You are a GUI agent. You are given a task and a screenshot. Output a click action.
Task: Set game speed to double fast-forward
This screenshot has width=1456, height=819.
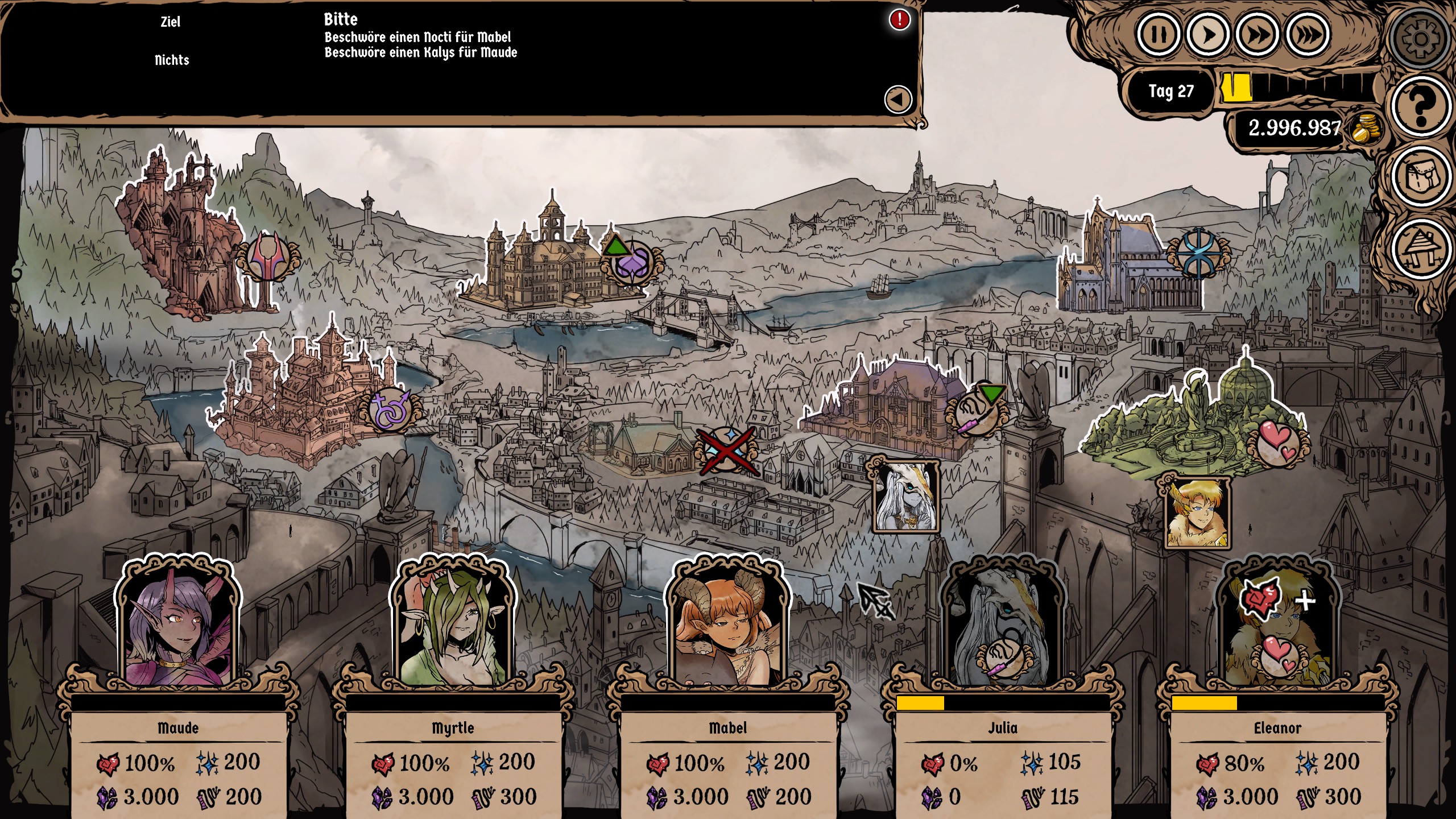[x=1257, y=35]
